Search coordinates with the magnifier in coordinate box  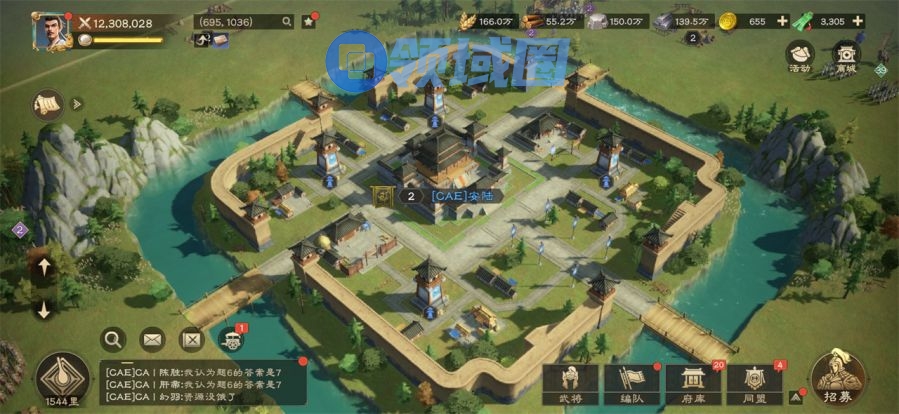point(287,21)
